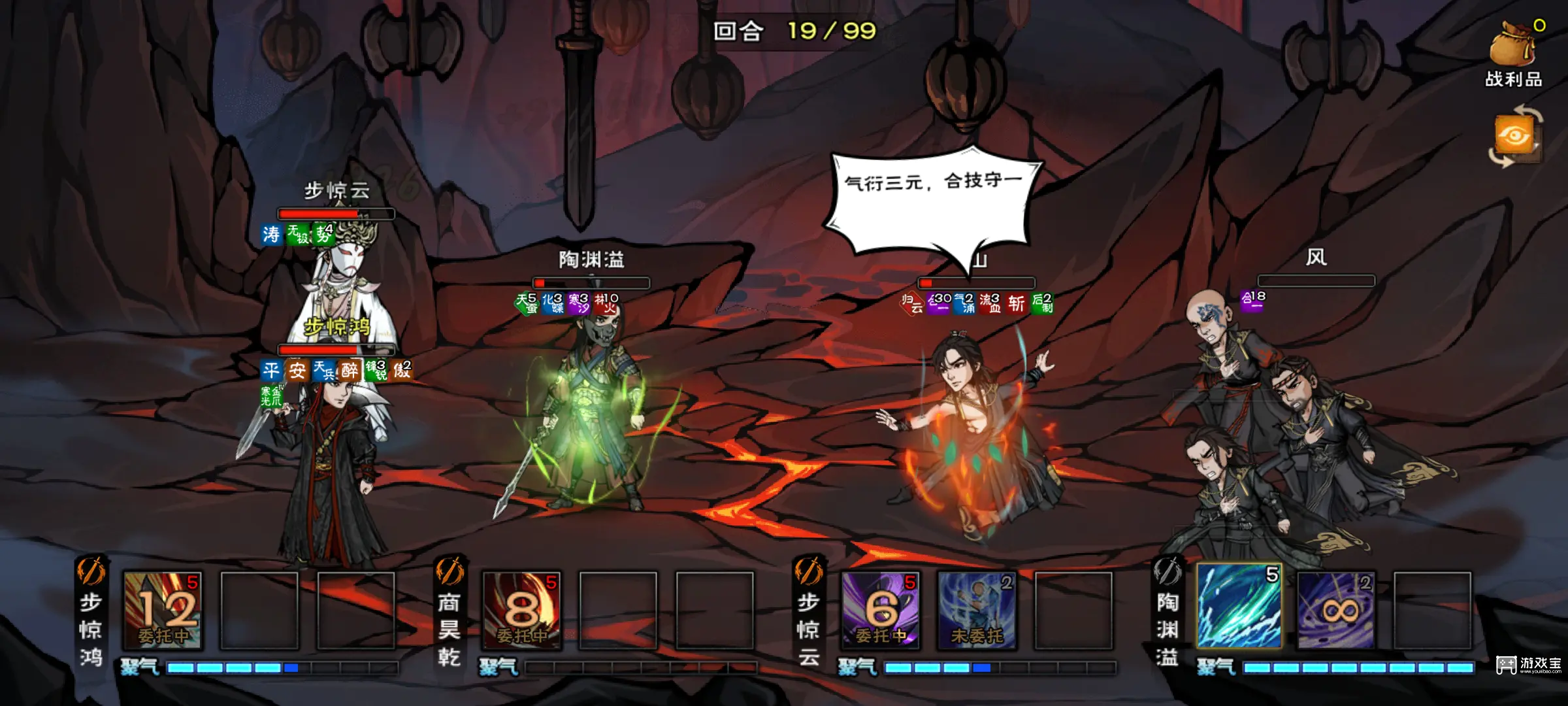Inspect the 安 status icon on 步惊鸿
The width and height of the screenshot is (1568, 706).
tap(297, 371)
